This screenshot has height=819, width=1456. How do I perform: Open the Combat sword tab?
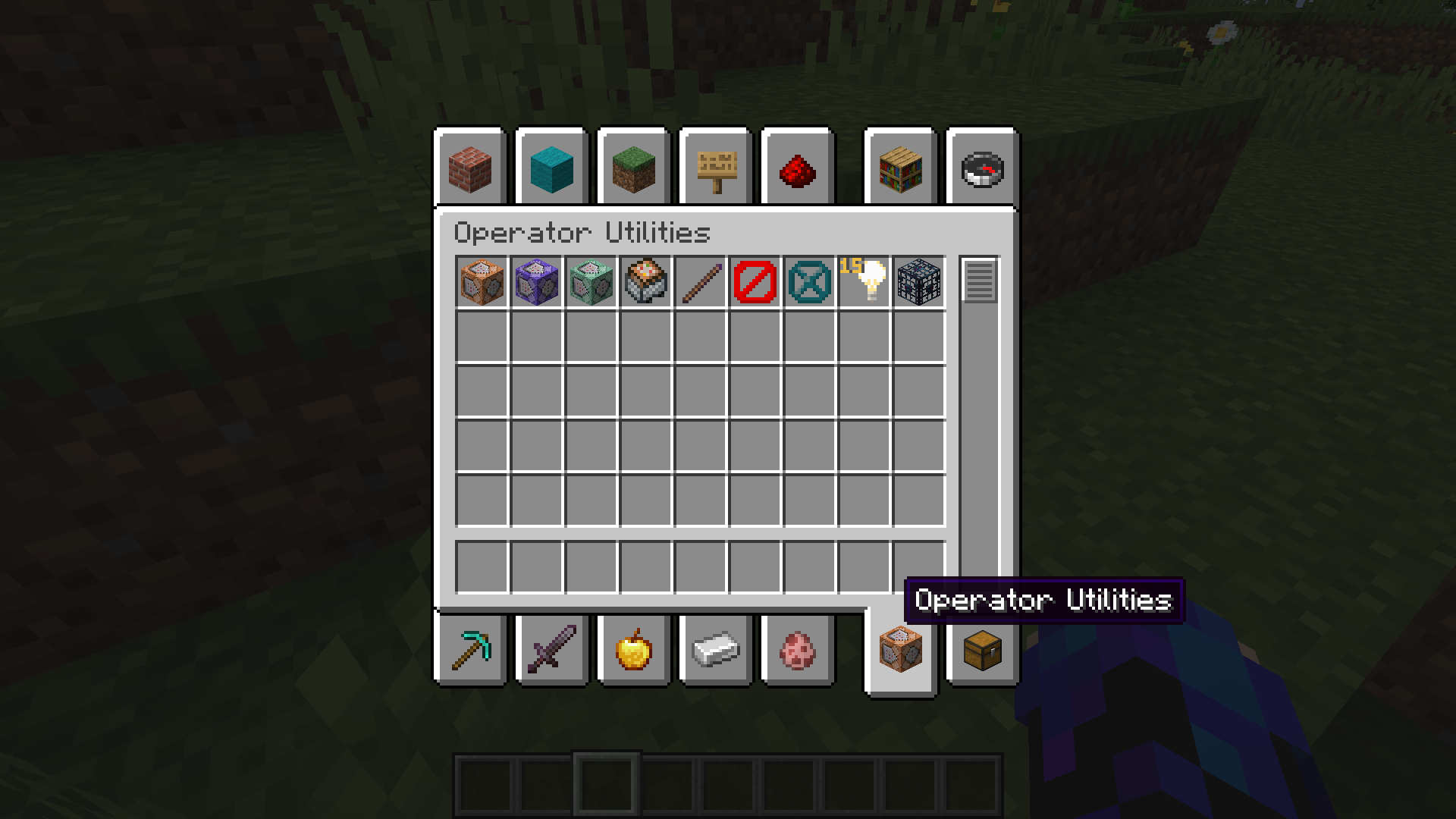pyautogui.click(x=551, y=650)
